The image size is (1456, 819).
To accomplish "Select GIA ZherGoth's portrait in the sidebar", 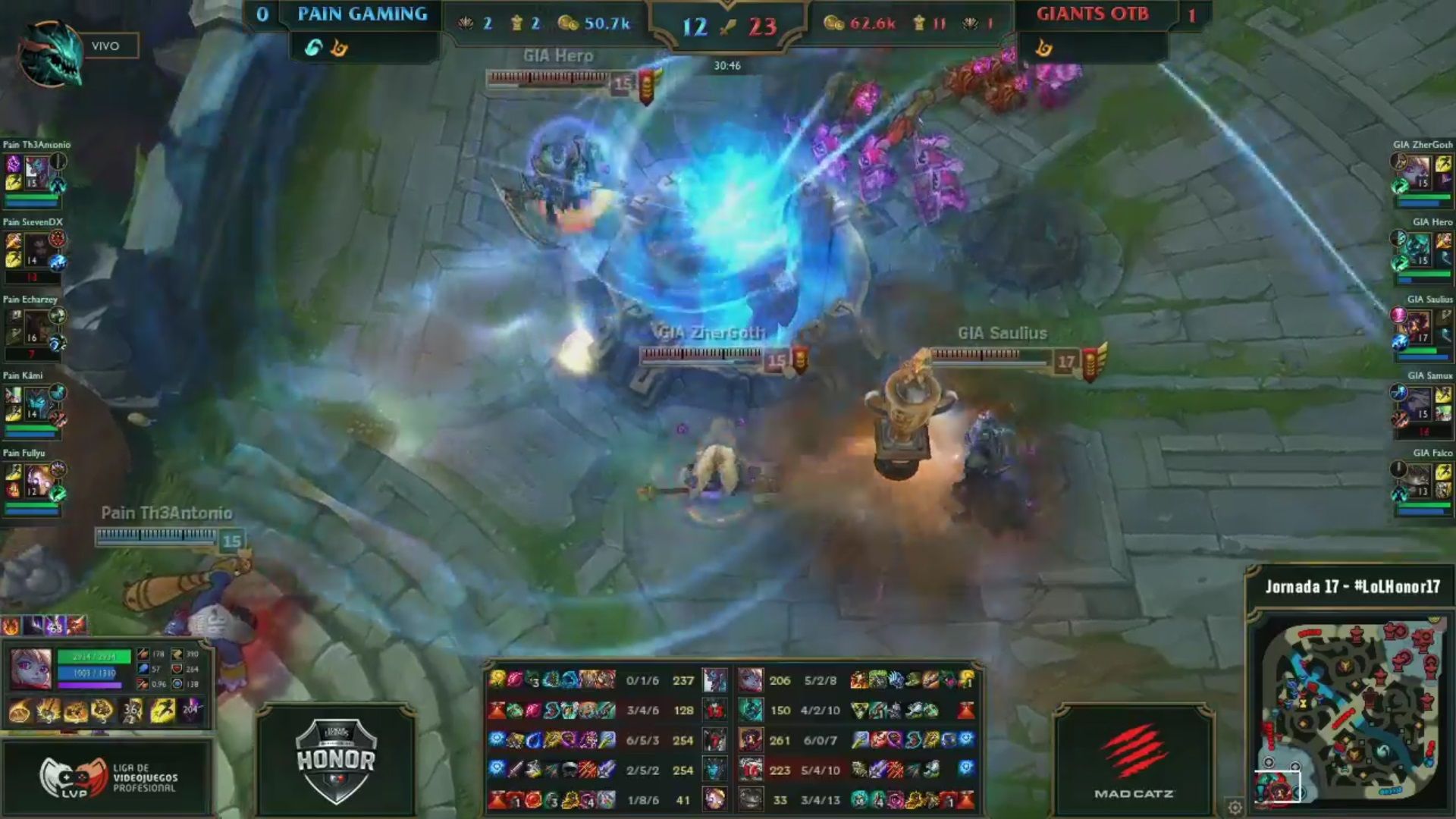I will (1420, 174).
